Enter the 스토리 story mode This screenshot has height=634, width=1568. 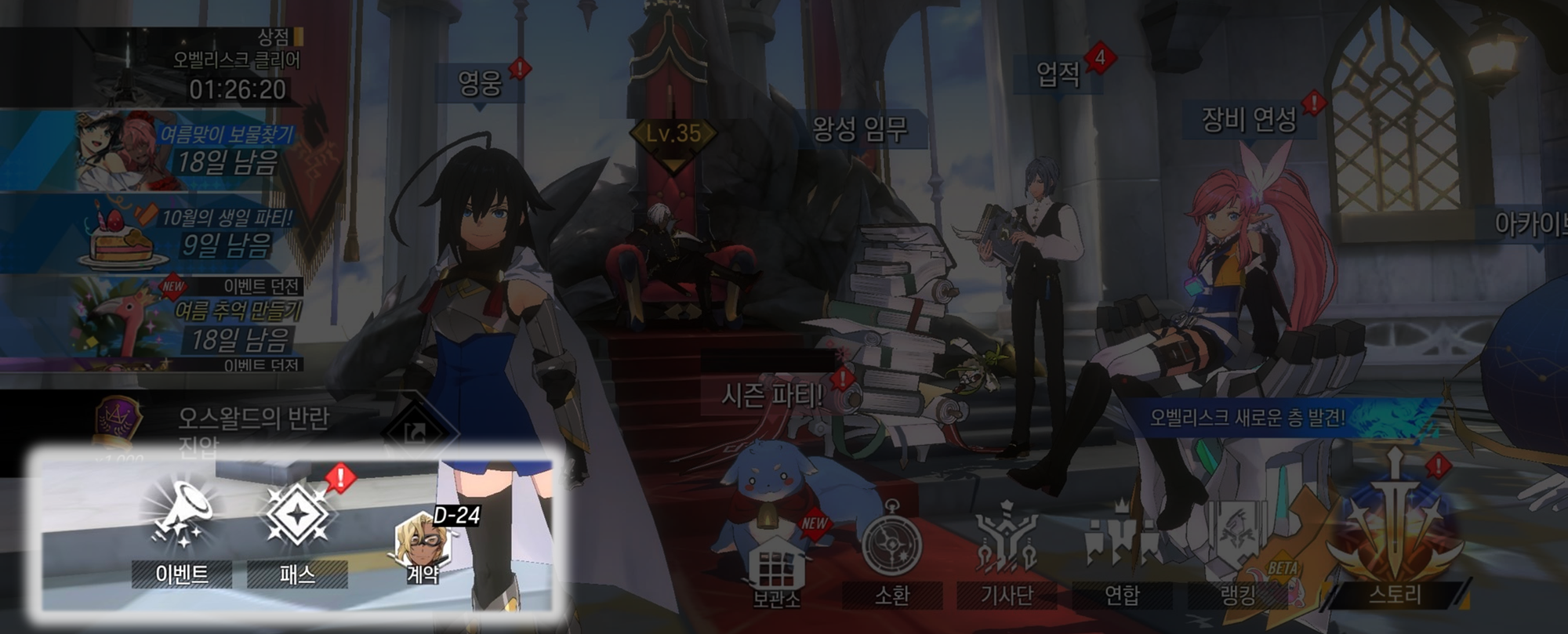[1395, 541]
